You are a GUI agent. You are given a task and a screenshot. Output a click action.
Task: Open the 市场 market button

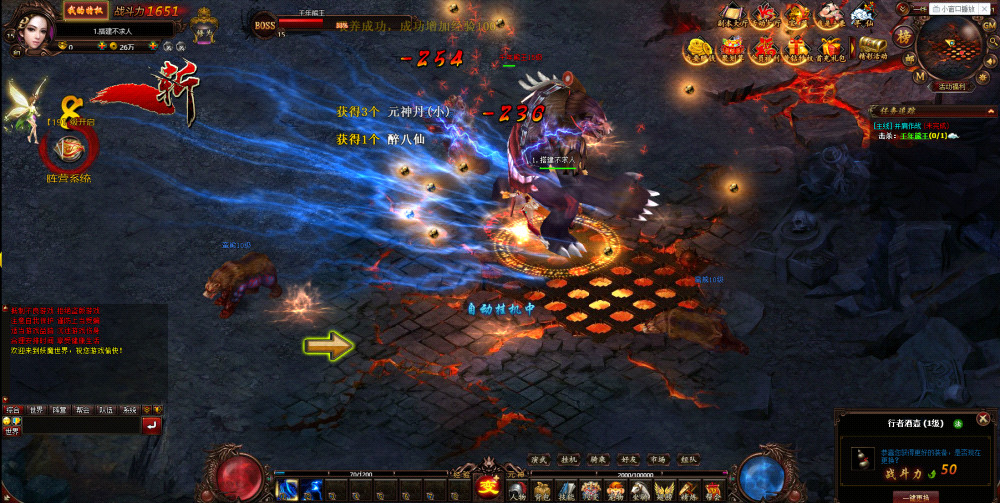tap(658, 460)
